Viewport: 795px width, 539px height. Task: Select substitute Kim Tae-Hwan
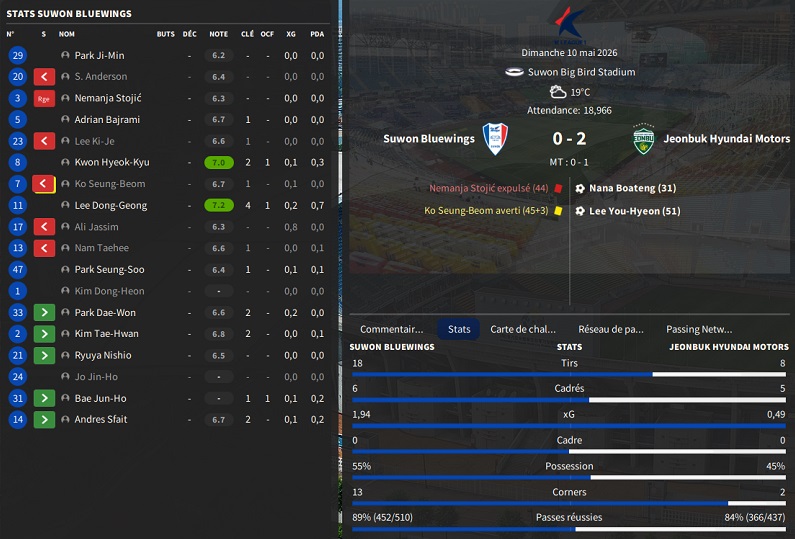tap(106, 334)
